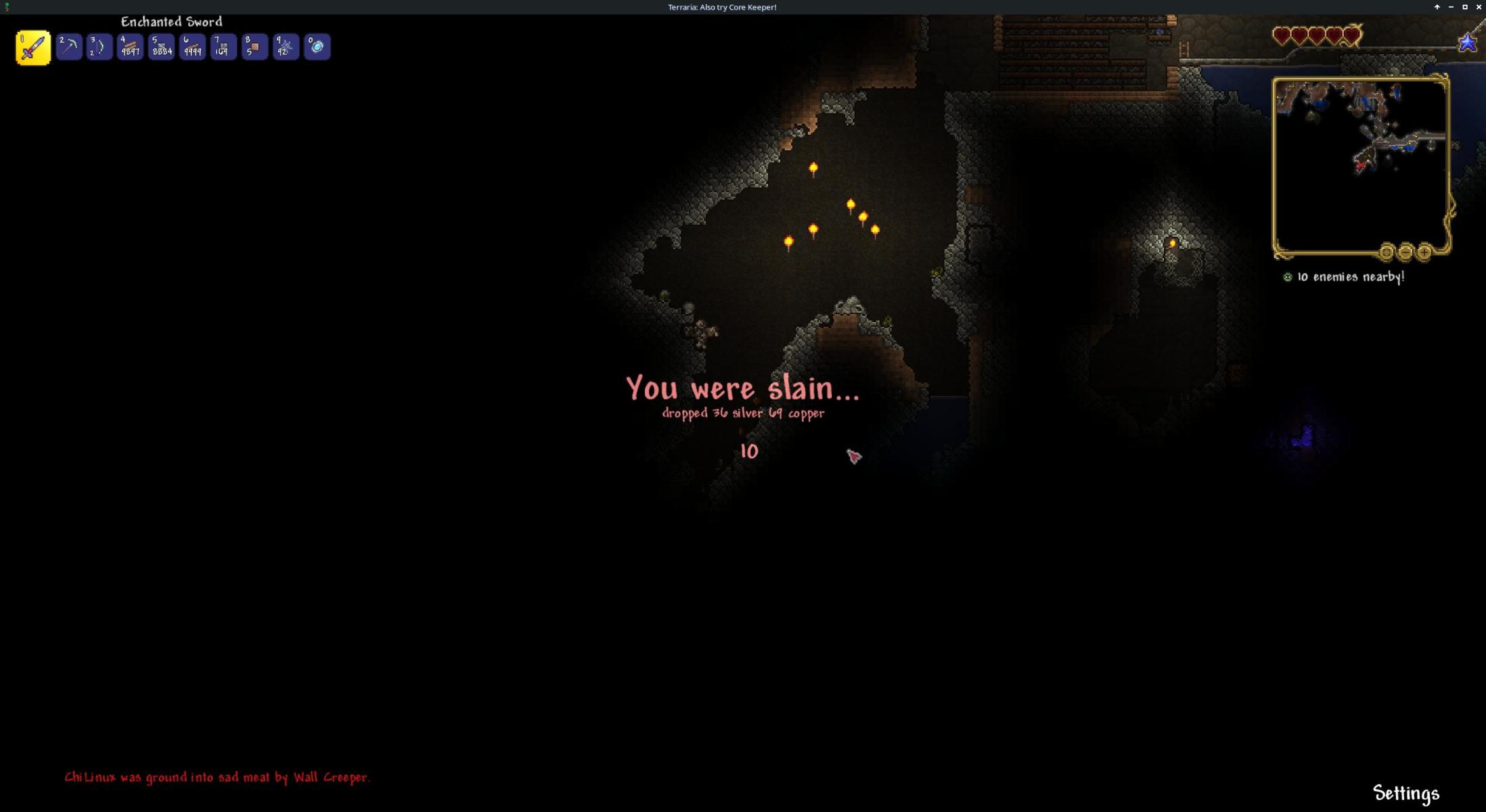The image size is (1486, 812).
Task: Choose the bow in hotbar slot 3
Action: [x=99, y=47]
